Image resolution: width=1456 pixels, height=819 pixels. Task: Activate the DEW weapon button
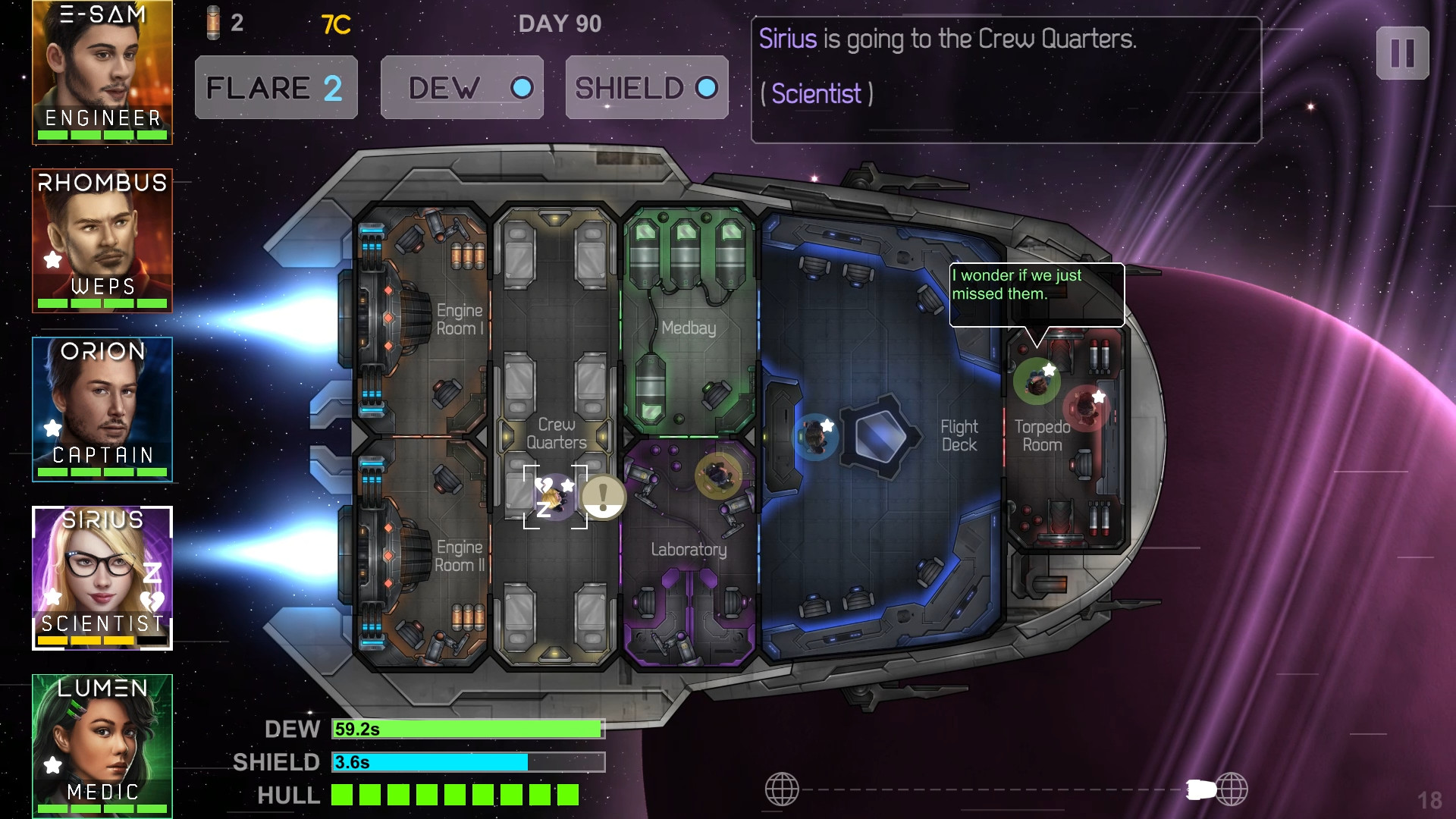[462, 87]
